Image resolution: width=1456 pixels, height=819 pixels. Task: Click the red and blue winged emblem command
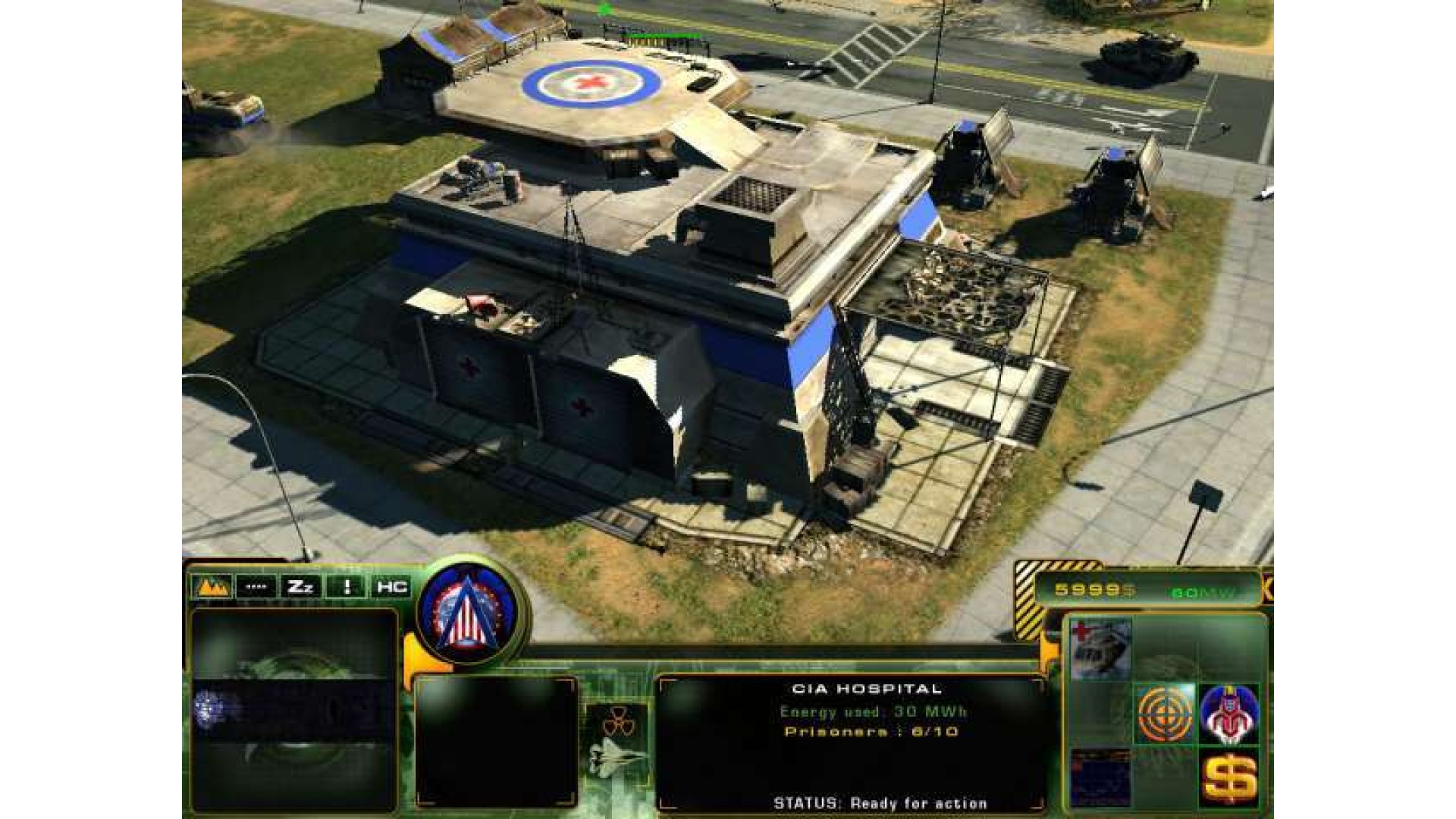click(1228, 713)
